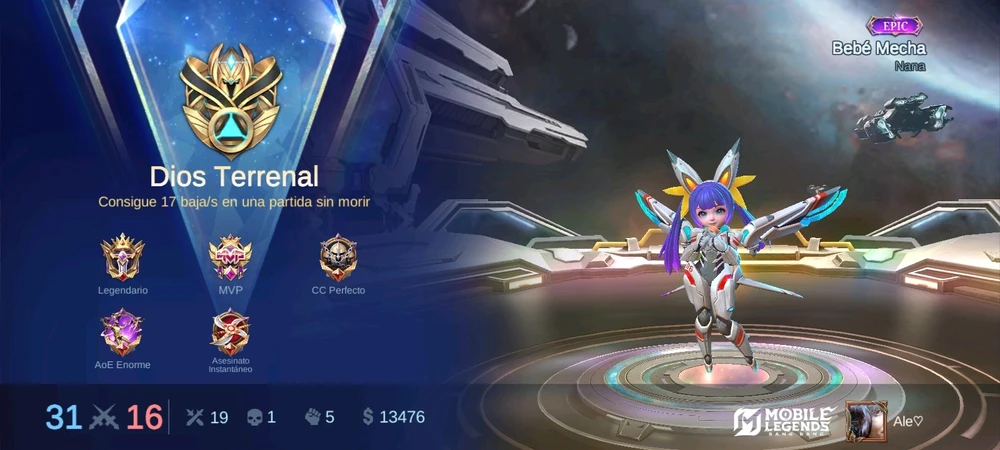
Task: Select the CC Perfecto medal
Action: (x=338, y=258)
